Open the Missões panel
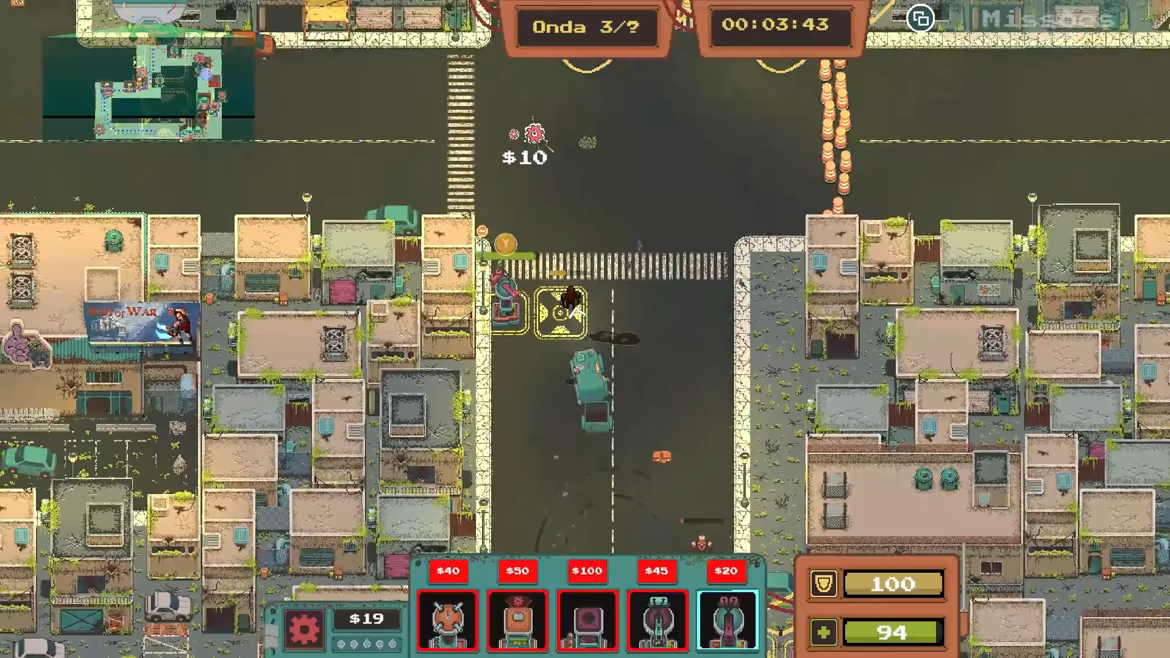This screenshot has width=1170, height=658. pyautogui.click(x=1047, y=19)
